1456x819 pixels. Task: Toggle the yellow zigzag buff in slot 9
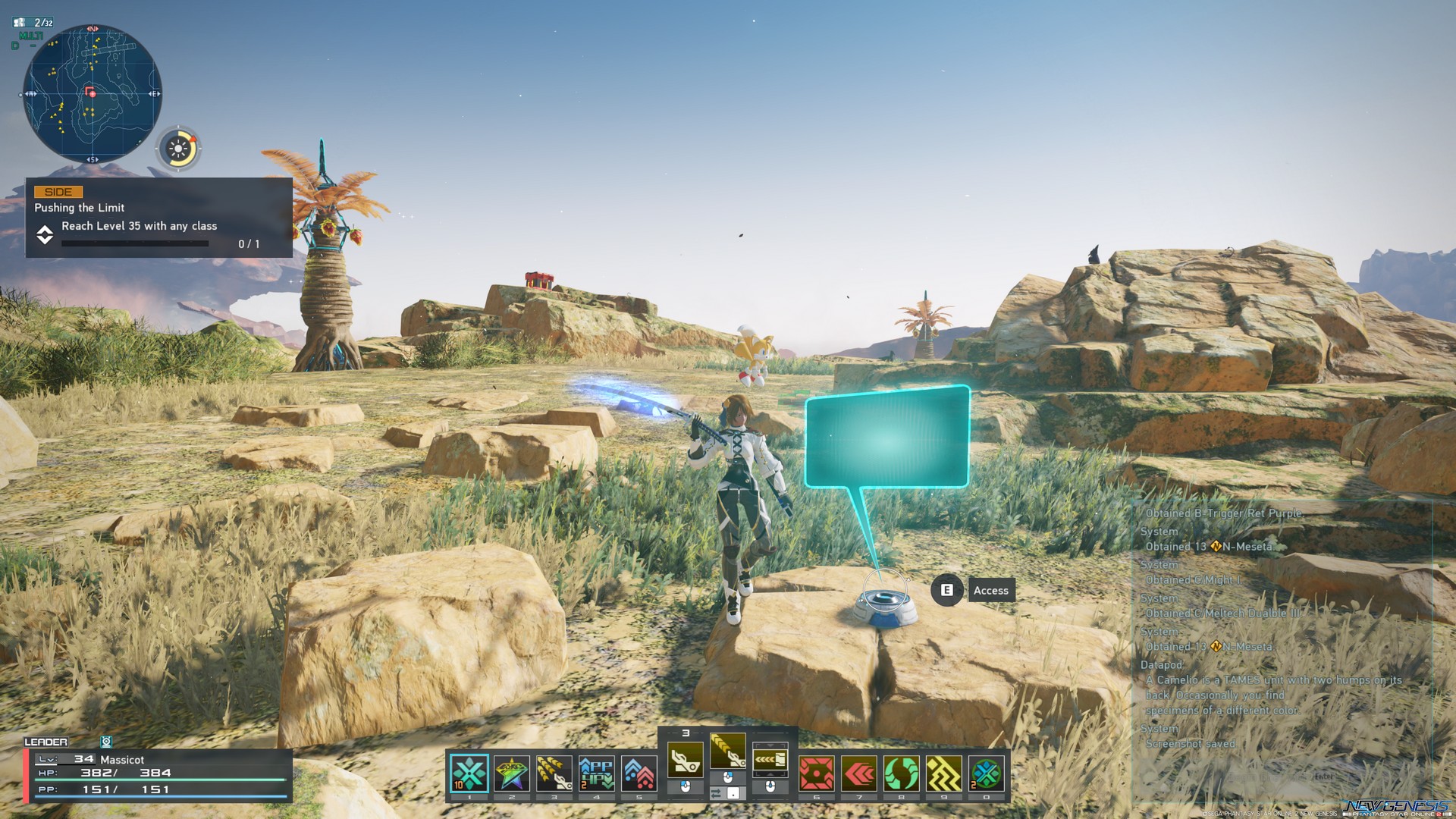pos(944,772)
